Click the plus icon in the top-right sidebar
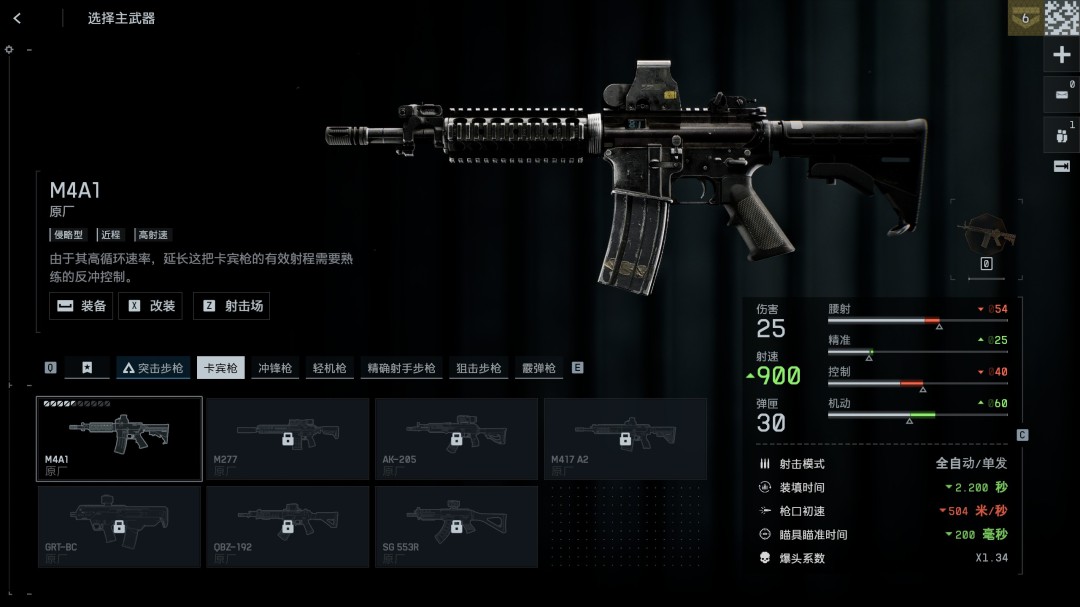1080x607 pixels. point(1062,55)
